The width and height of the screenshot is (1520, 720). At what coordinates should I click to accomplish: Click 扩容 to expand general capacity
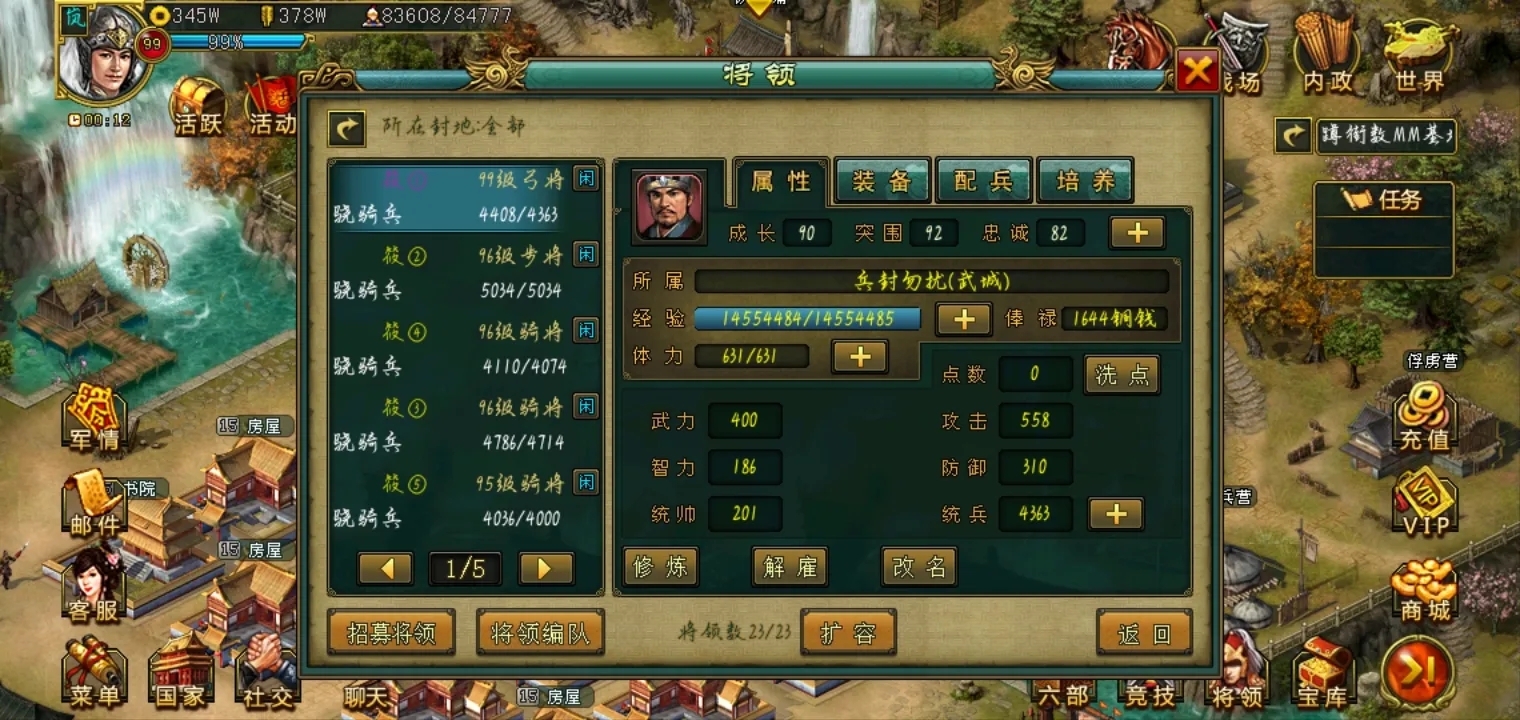849,632
